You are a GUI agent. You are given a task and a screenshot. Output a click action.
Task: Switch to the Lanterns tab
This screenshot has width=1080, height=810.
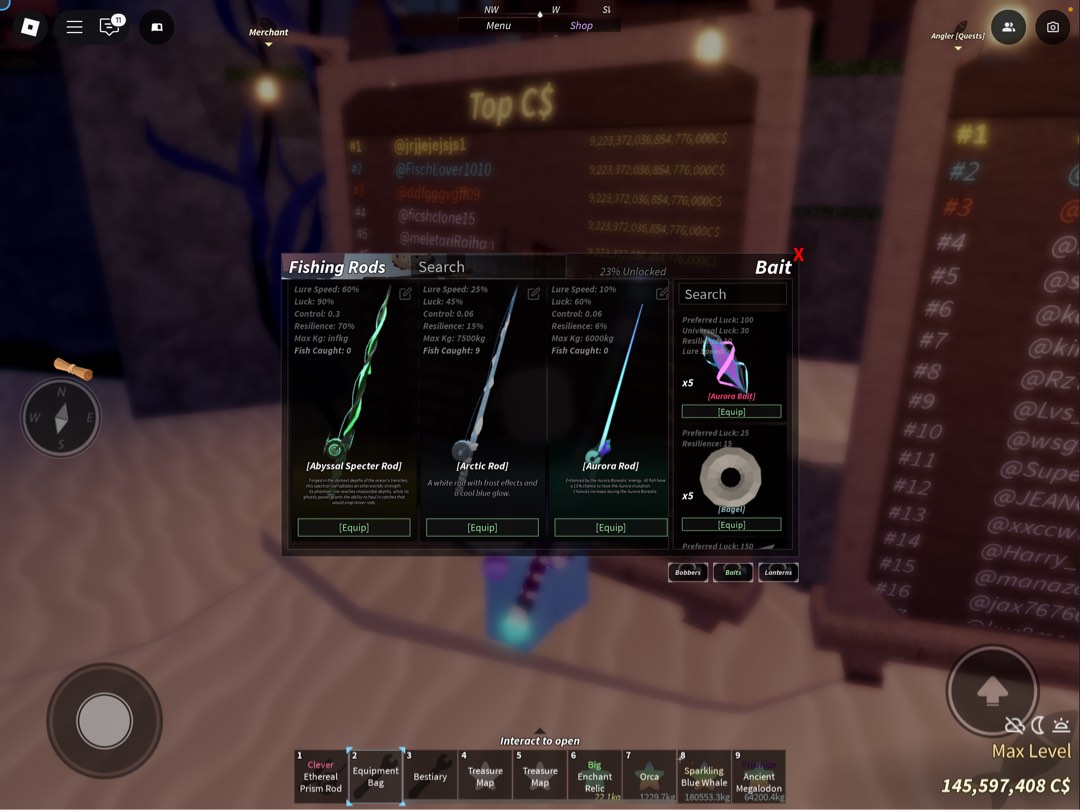pos(778,572)
